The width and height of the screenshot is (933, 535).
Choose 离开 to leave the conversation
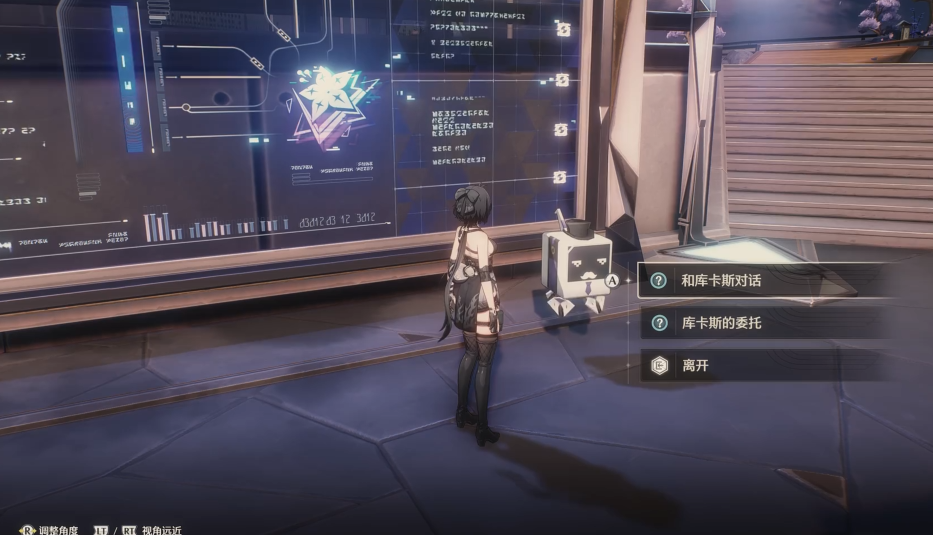click(695, 366)
